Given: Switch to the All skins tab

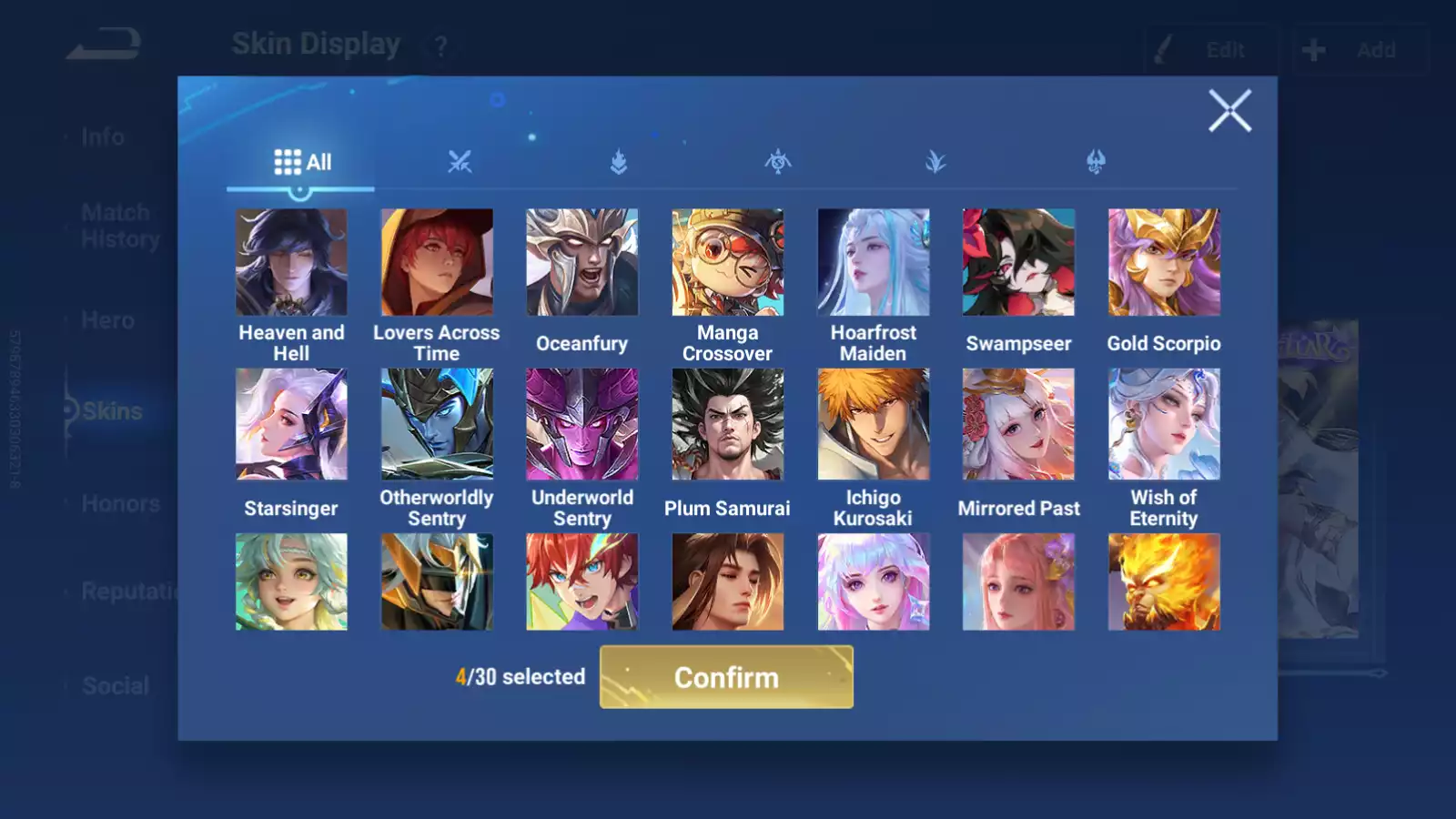Looking at the screenshot, I should pyautogui.click(x=302, y=162).
